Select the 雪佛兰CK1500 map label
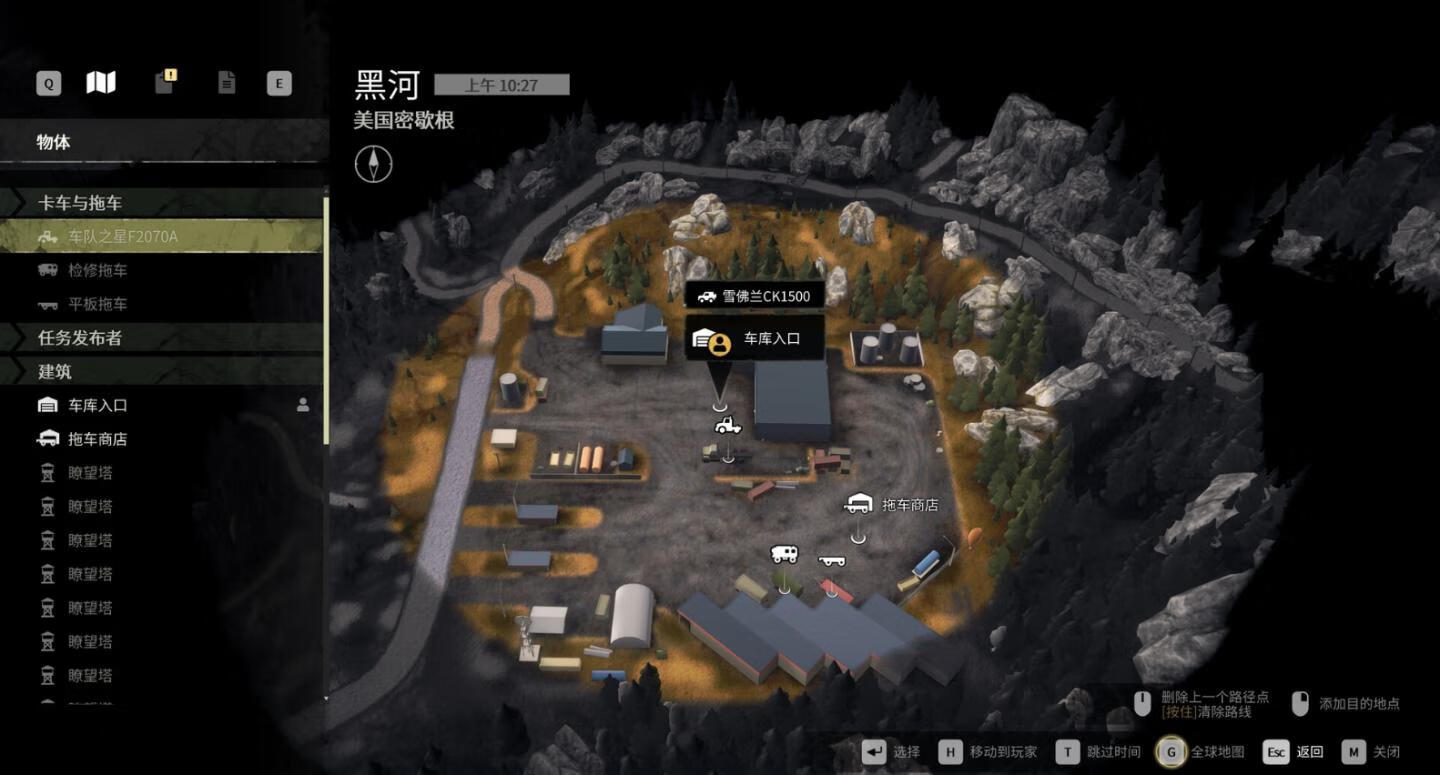This screenshot has width=1440, height=775. 755,296
